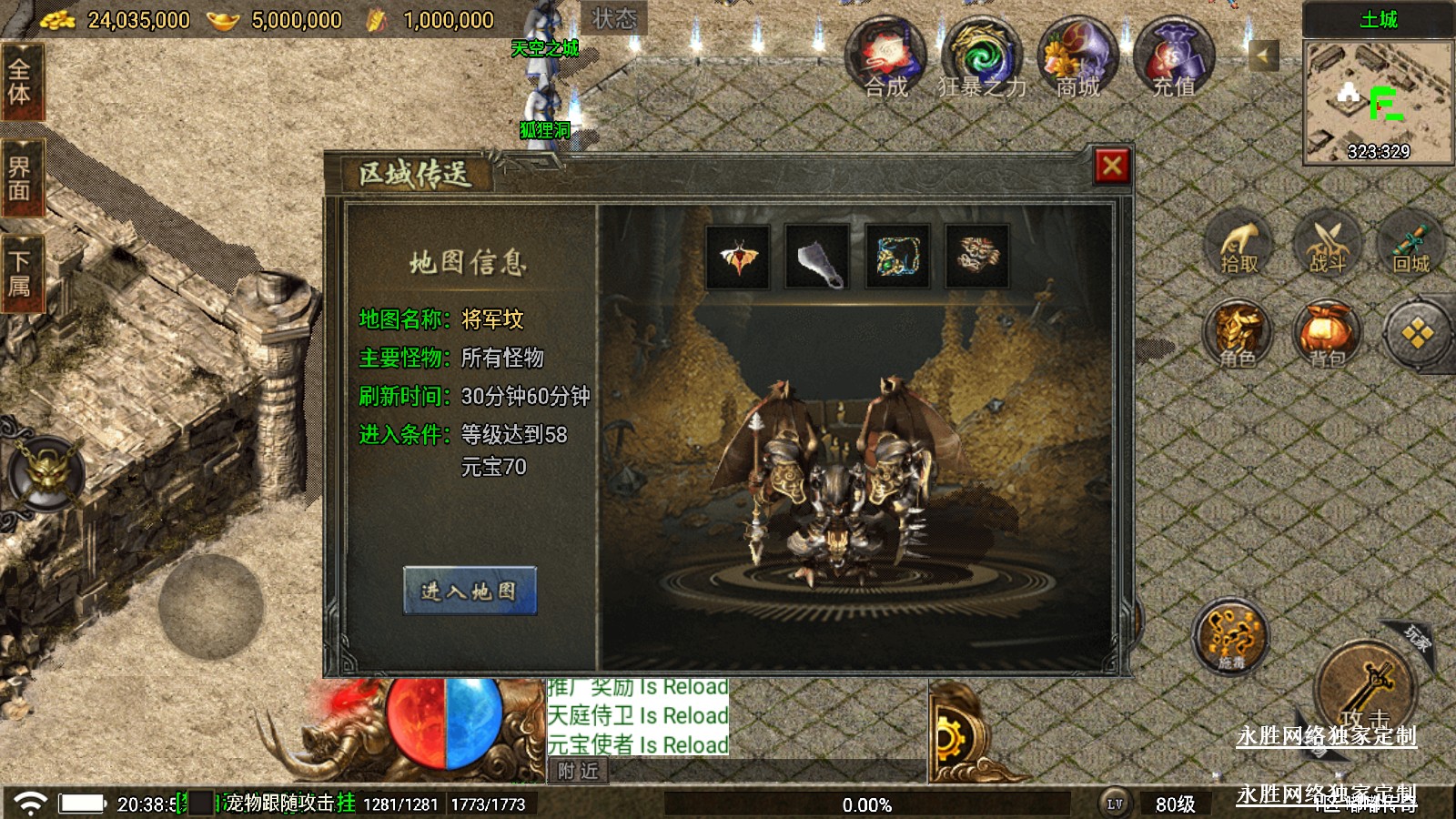The image size is (1456, 819).
Task: Open the 状态 status panel
Action: tap(613, 18)
